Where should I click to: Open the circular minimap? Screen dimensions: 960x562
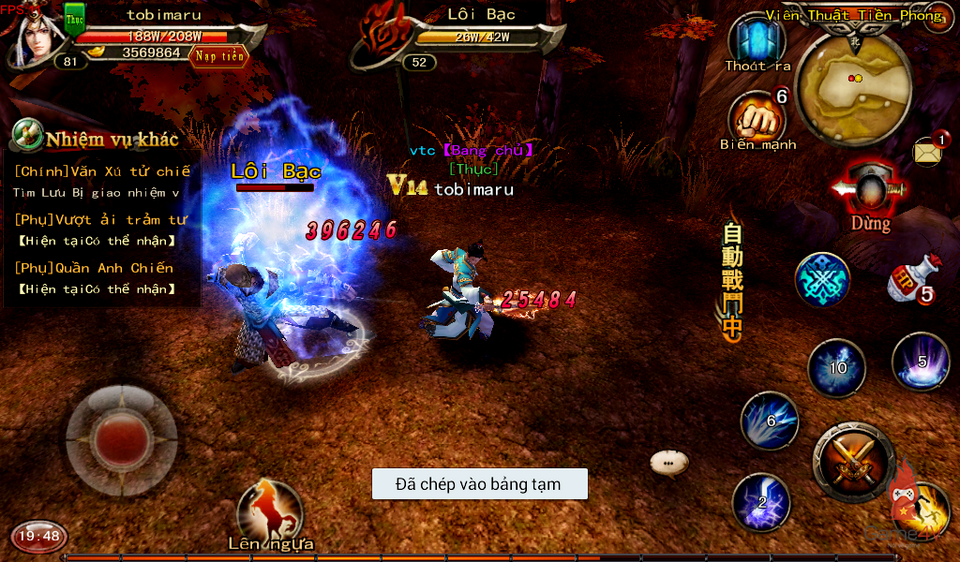853,89
